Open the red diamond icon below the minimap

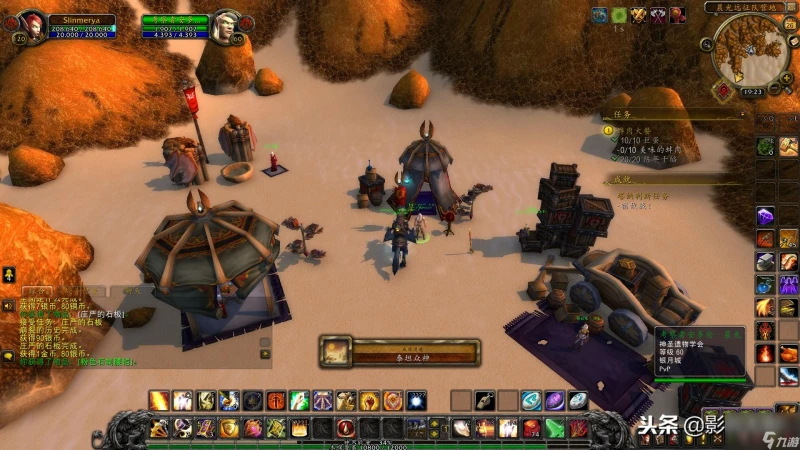tap(724, 87)
